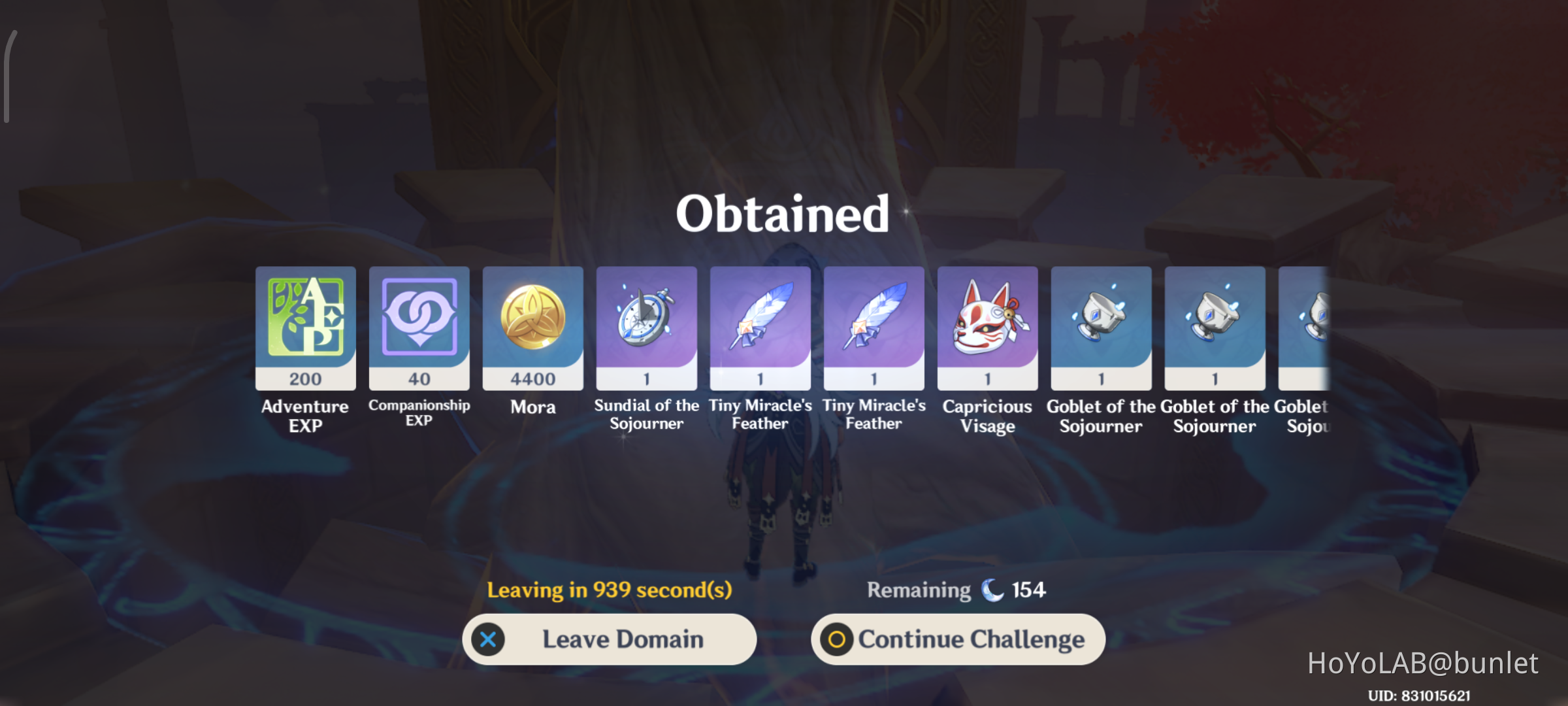Click the Adventure EXP reward icon
This screenshot has width=1568, height=706.
(305, 324)
